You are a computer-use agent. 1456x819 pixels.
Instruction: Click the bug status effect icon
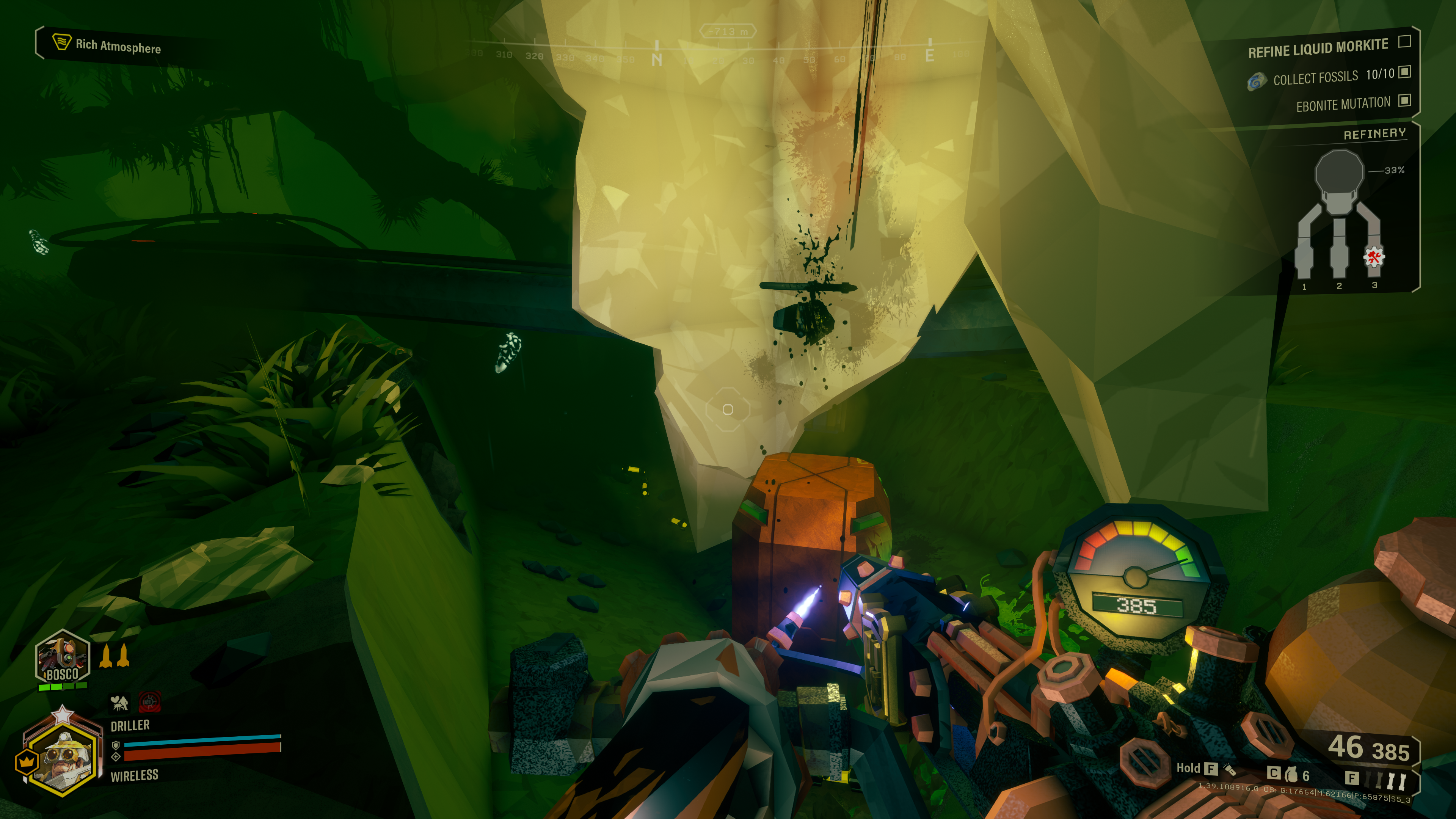[x=119, y=703]
